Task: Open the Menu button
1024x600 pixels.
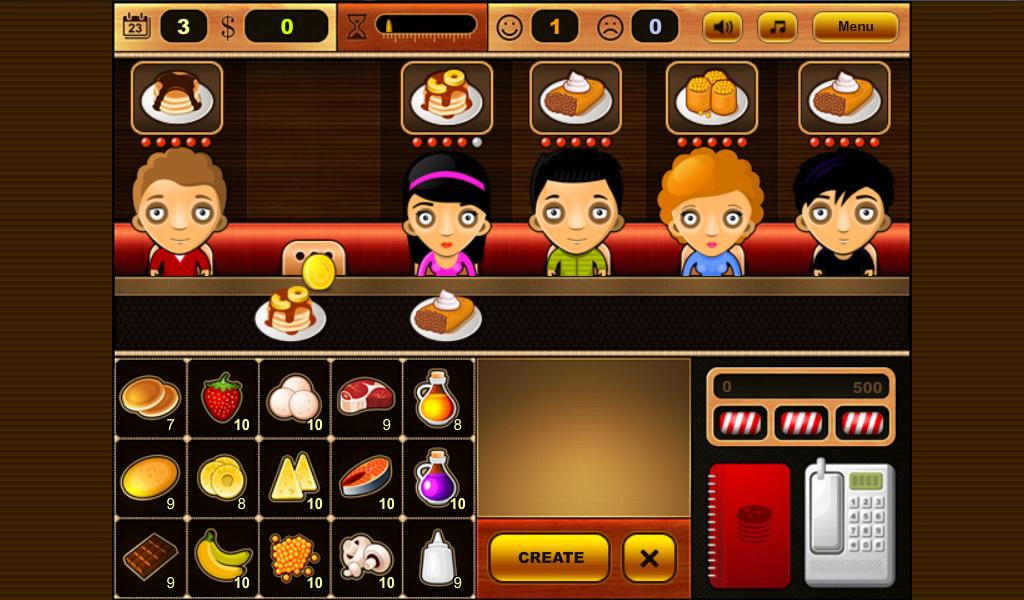Action: pyautogui.click(x=855, y=27)
